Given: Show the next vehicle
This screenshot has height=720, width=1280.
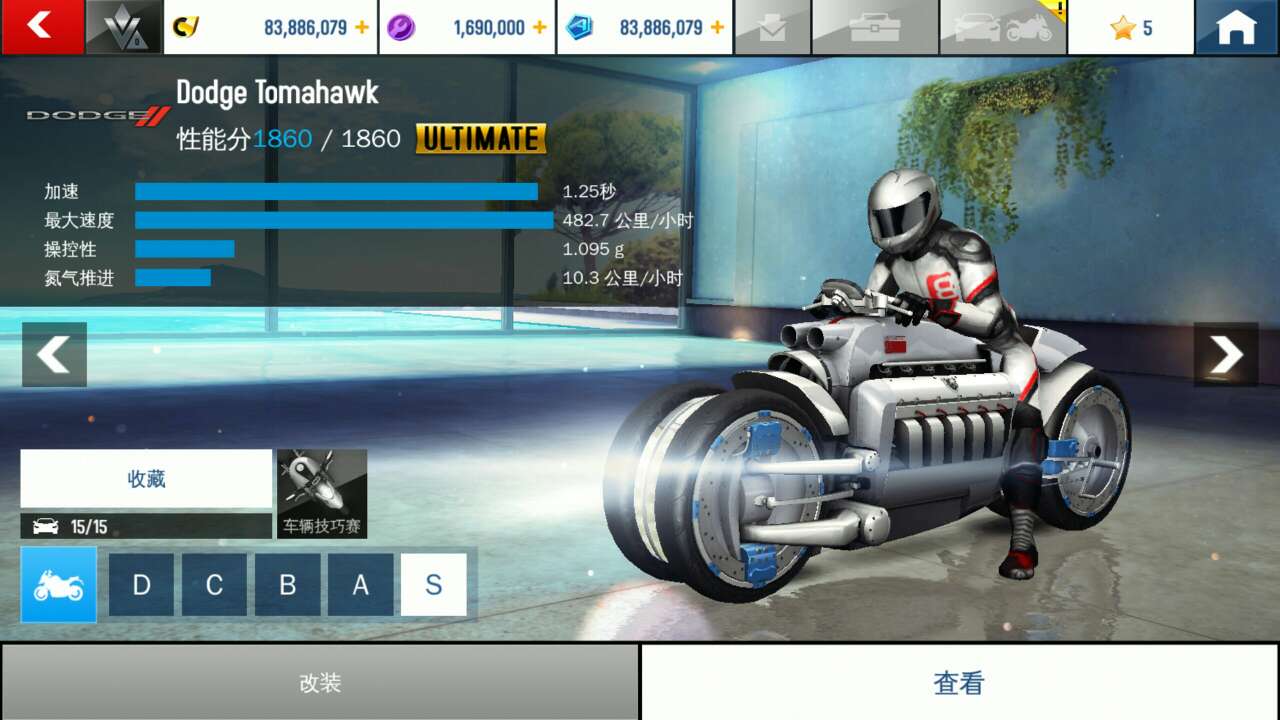Looking at the screenshot, I should tap(1226, 354).
